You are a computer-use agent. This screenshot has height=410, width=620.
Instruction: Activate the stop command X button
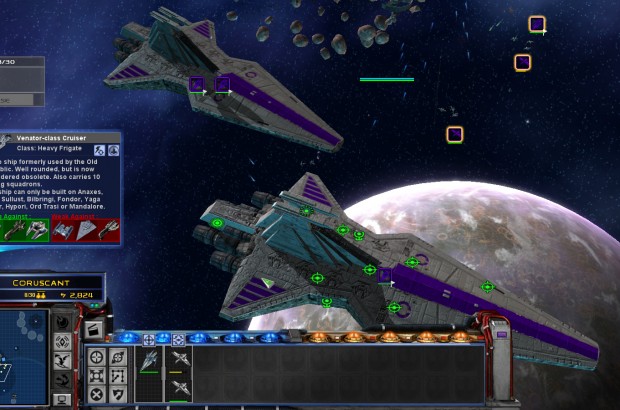[x=97, y=394]
